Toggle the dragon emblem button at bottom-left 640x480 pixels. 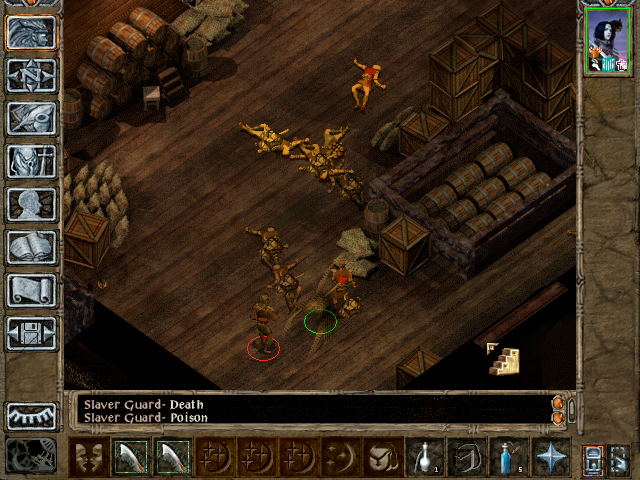pyautogui.click(x=32, y=456)
